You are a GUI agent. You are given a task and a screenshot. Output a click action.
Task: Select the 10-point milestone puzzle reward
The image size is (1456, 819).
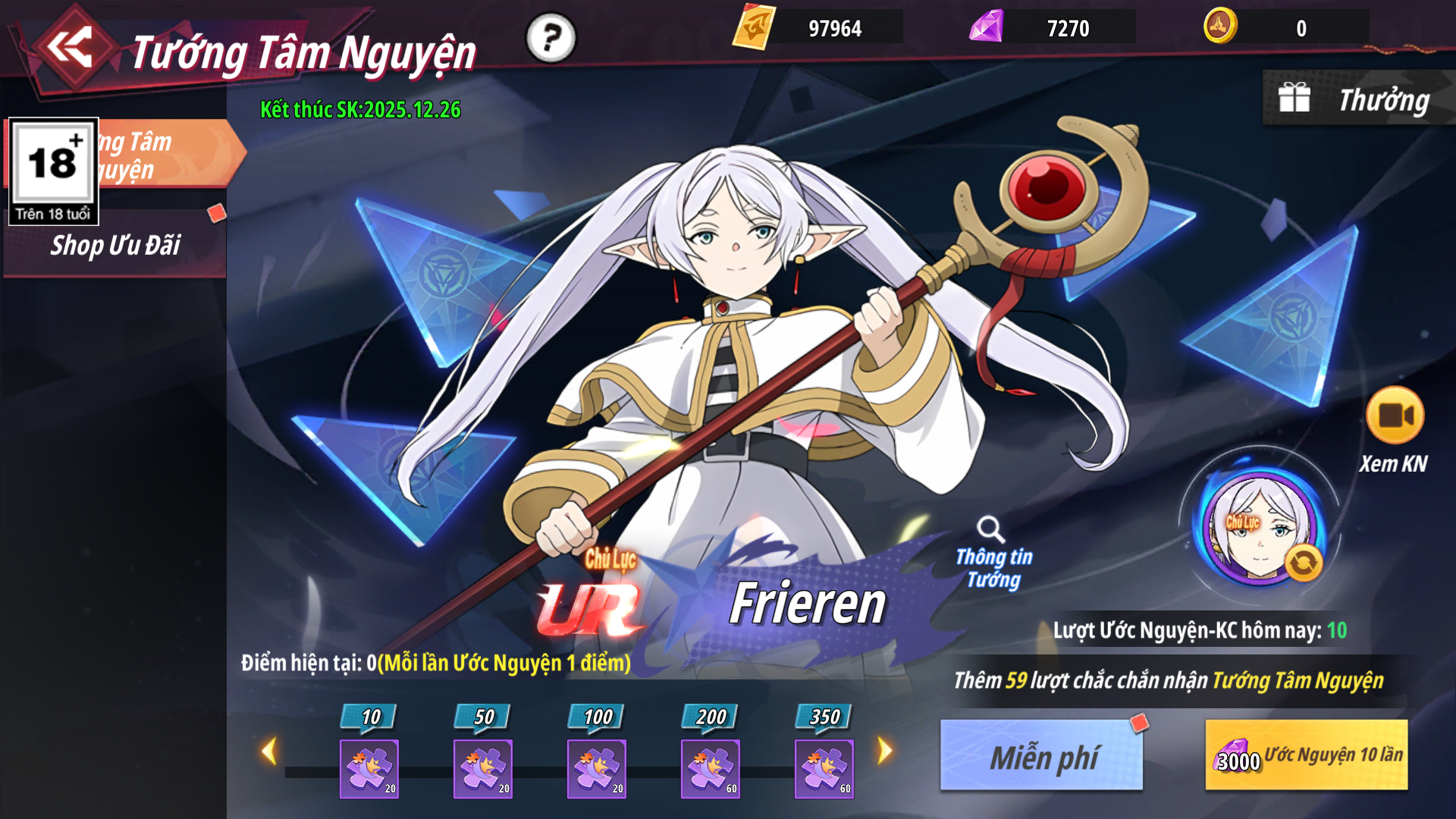click(369, 767)
